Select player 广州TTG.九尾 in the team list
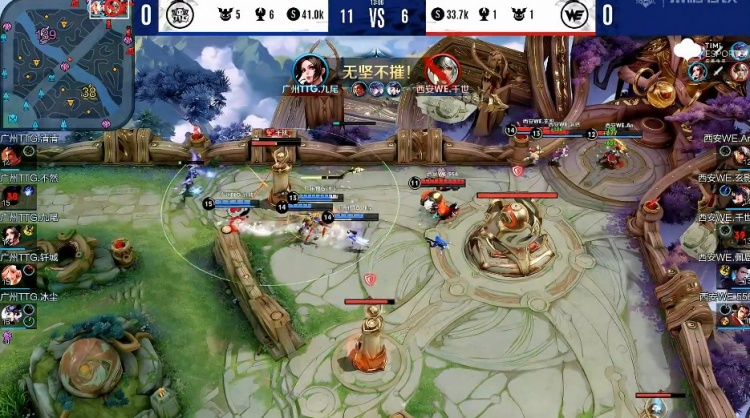750x418 pixels. 12,235
